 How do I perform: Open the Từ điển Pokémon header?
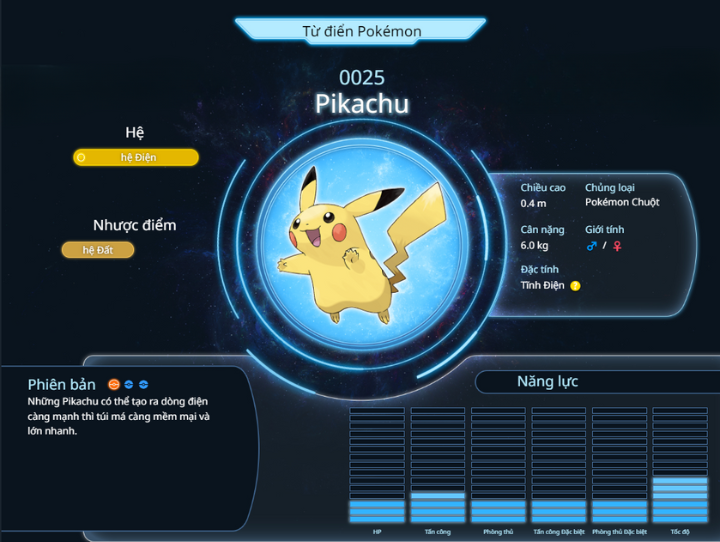[361, 31]
